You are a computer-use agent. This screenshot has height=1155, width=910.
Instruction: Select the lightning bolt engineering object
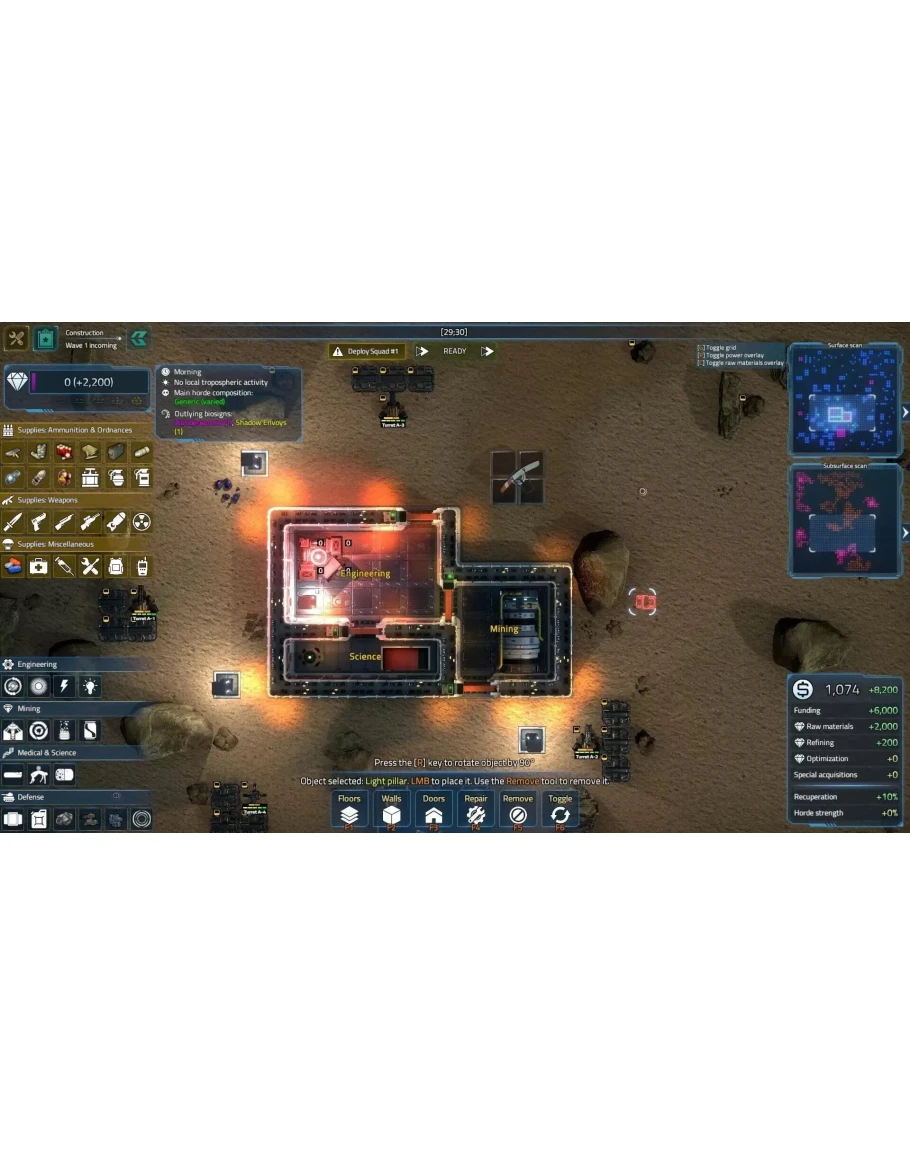(65, 686)
